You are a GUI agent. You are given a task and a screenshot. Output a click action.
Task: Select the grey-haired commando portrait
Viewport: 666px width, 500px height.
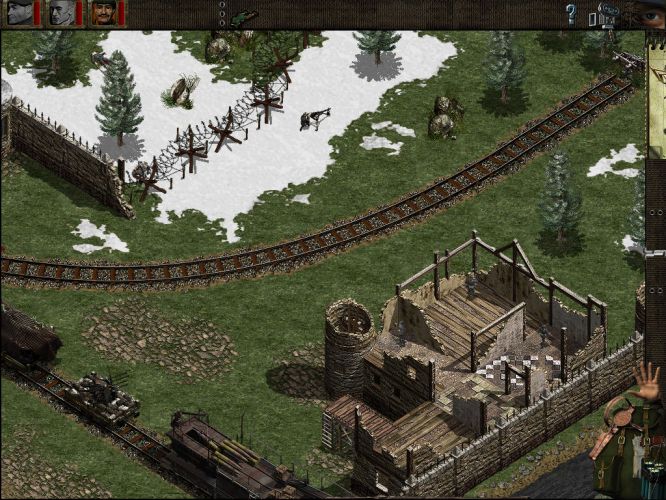(62, 13)
